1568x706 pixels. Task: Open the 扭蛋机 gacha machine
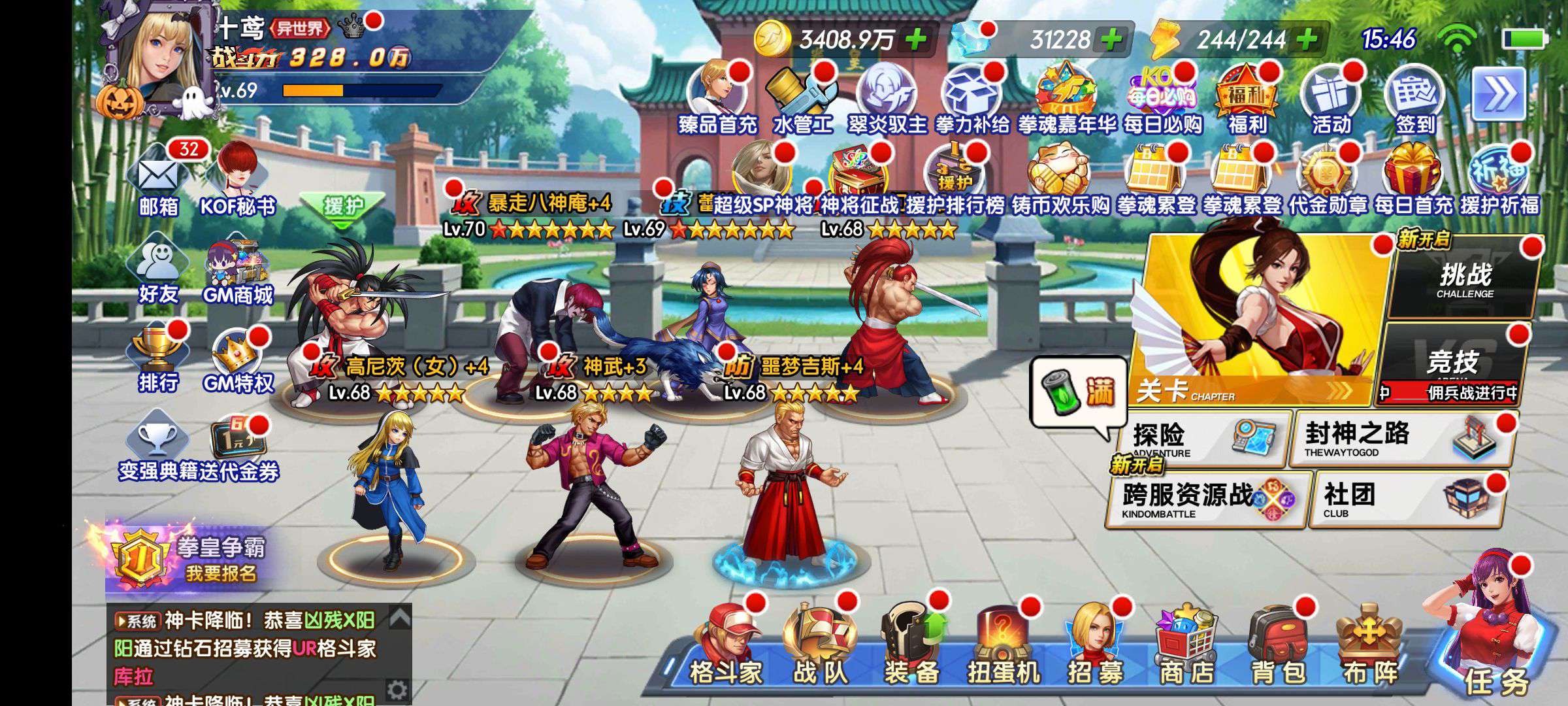(1004, 647)
